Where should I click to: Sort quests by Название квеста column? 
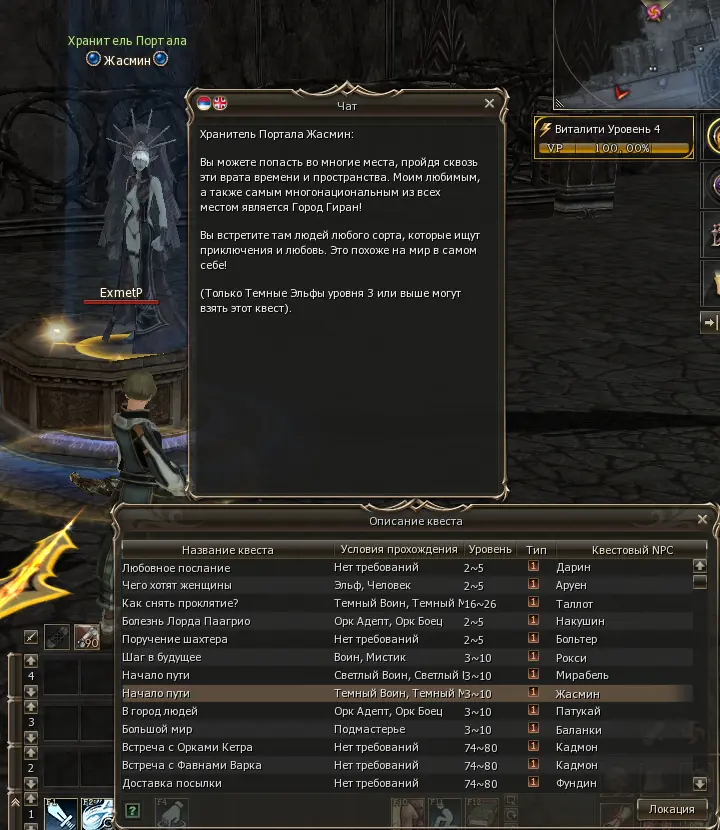pos(227,550)
